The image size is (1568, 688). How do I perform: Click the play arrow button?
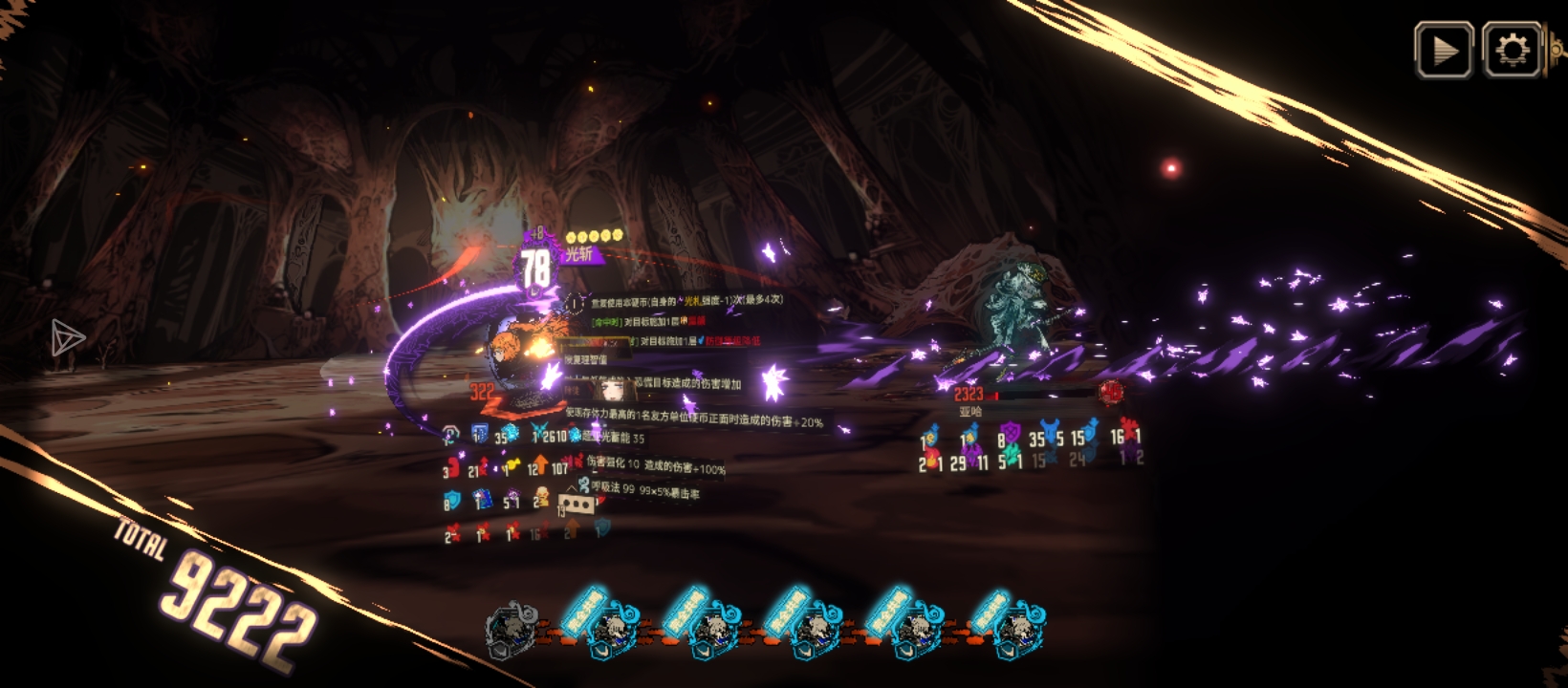click(1444, 50)
